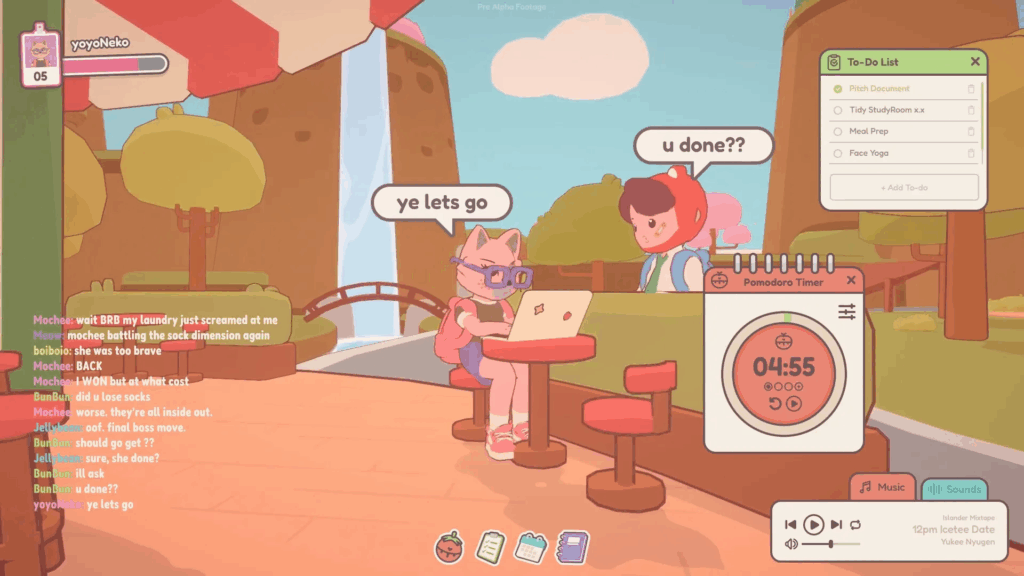Start the Pomodoro timer countdown
The width and height of the screenshot is (1024, 576).
tap(794, 404)
